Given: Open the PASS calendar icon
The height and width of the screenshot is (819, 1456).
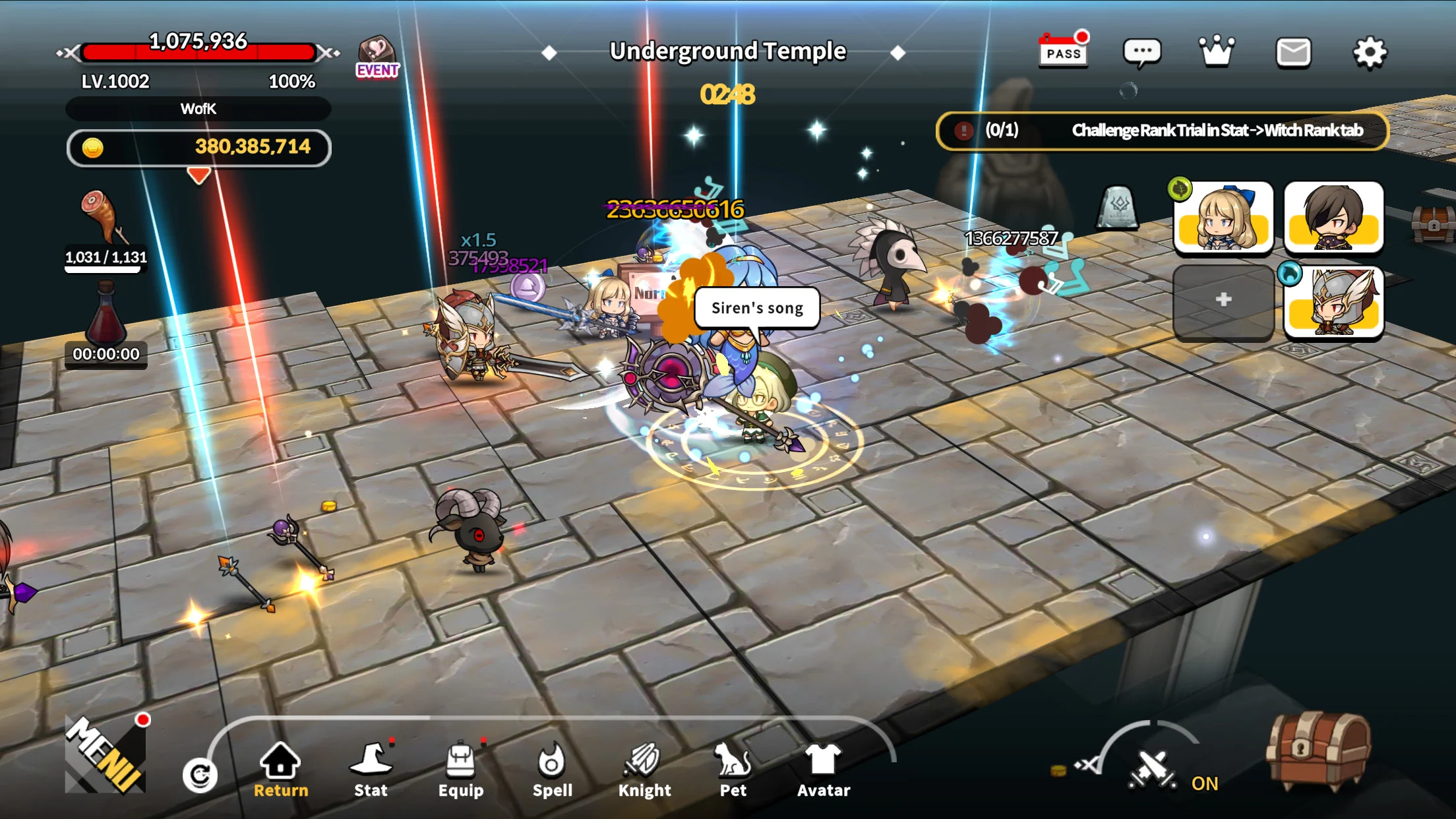Looking at the screenshot, I should 1063,51.
